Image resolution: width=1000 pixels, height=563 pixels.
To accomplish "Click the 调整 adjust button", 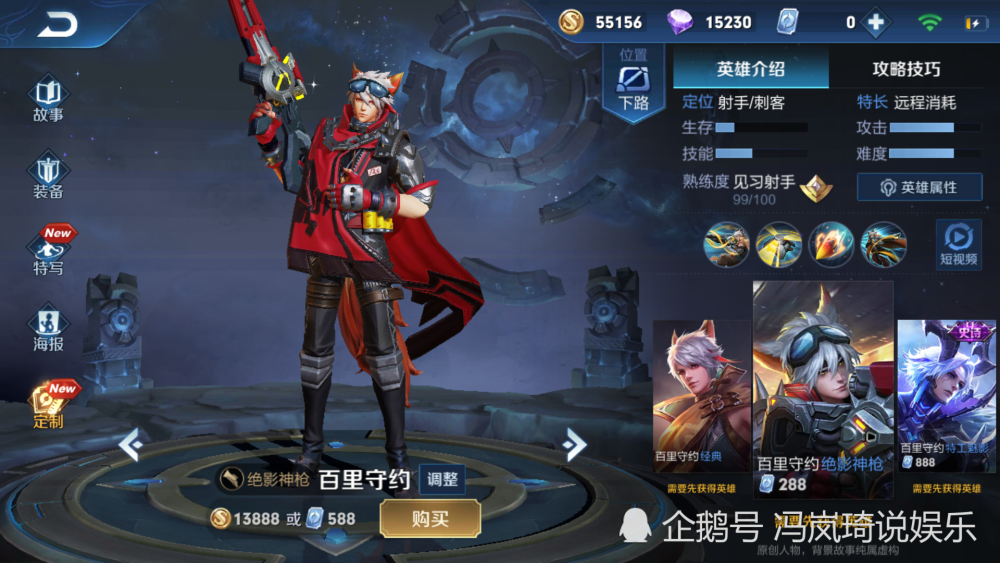I will (x=441, y=479).
